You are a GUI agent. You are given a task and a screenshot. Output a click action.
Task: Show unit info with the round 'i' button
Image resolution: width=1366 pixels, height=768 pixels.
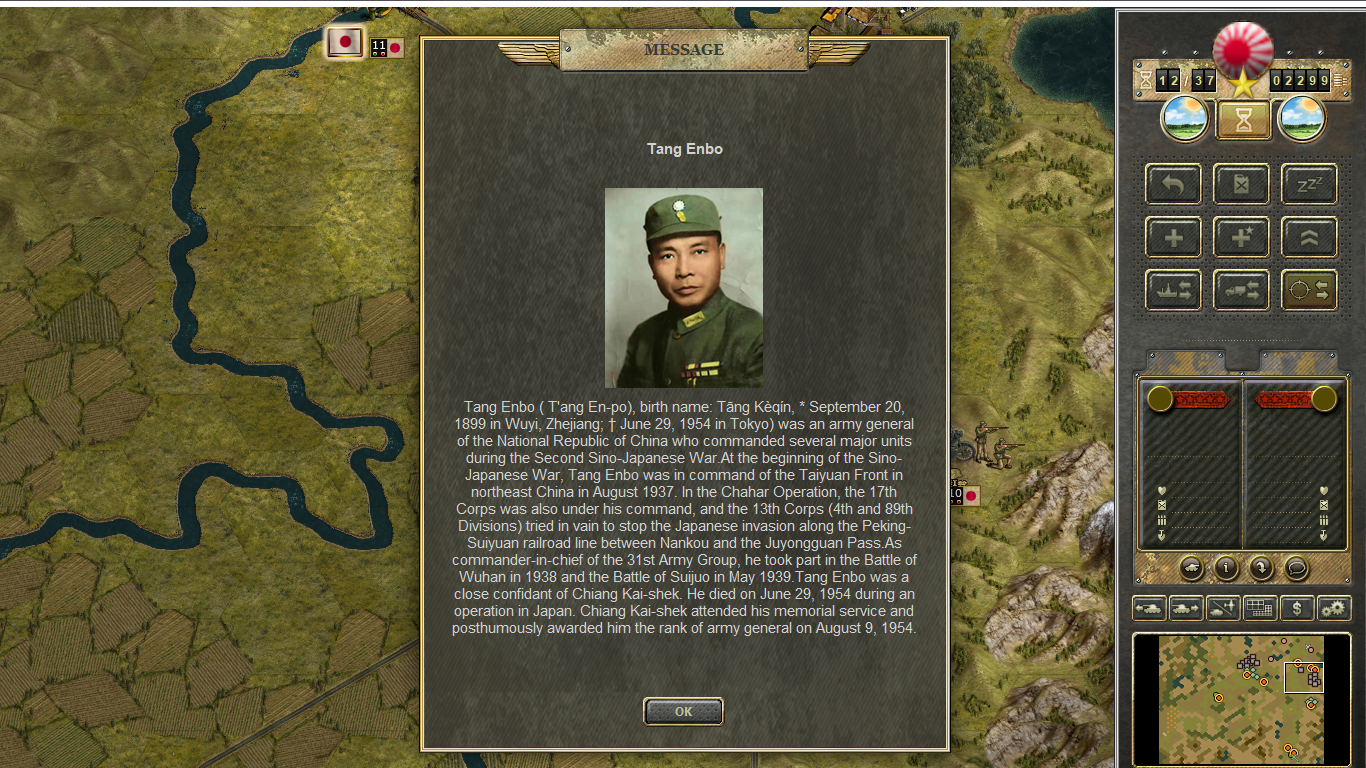tap(1226, 568)
